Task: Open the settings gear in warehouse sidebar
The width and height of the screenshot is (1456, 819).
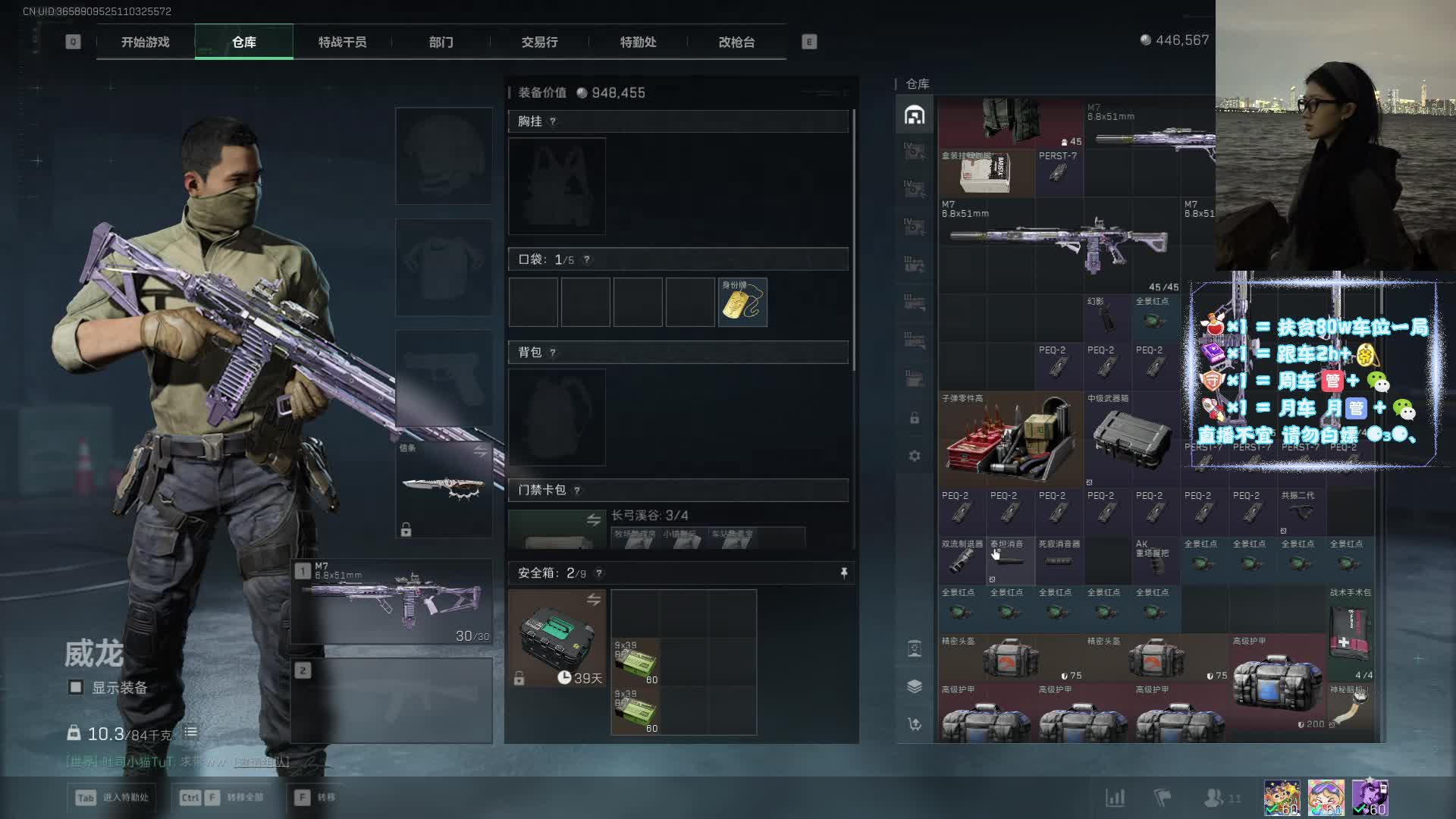Action: 915,456
